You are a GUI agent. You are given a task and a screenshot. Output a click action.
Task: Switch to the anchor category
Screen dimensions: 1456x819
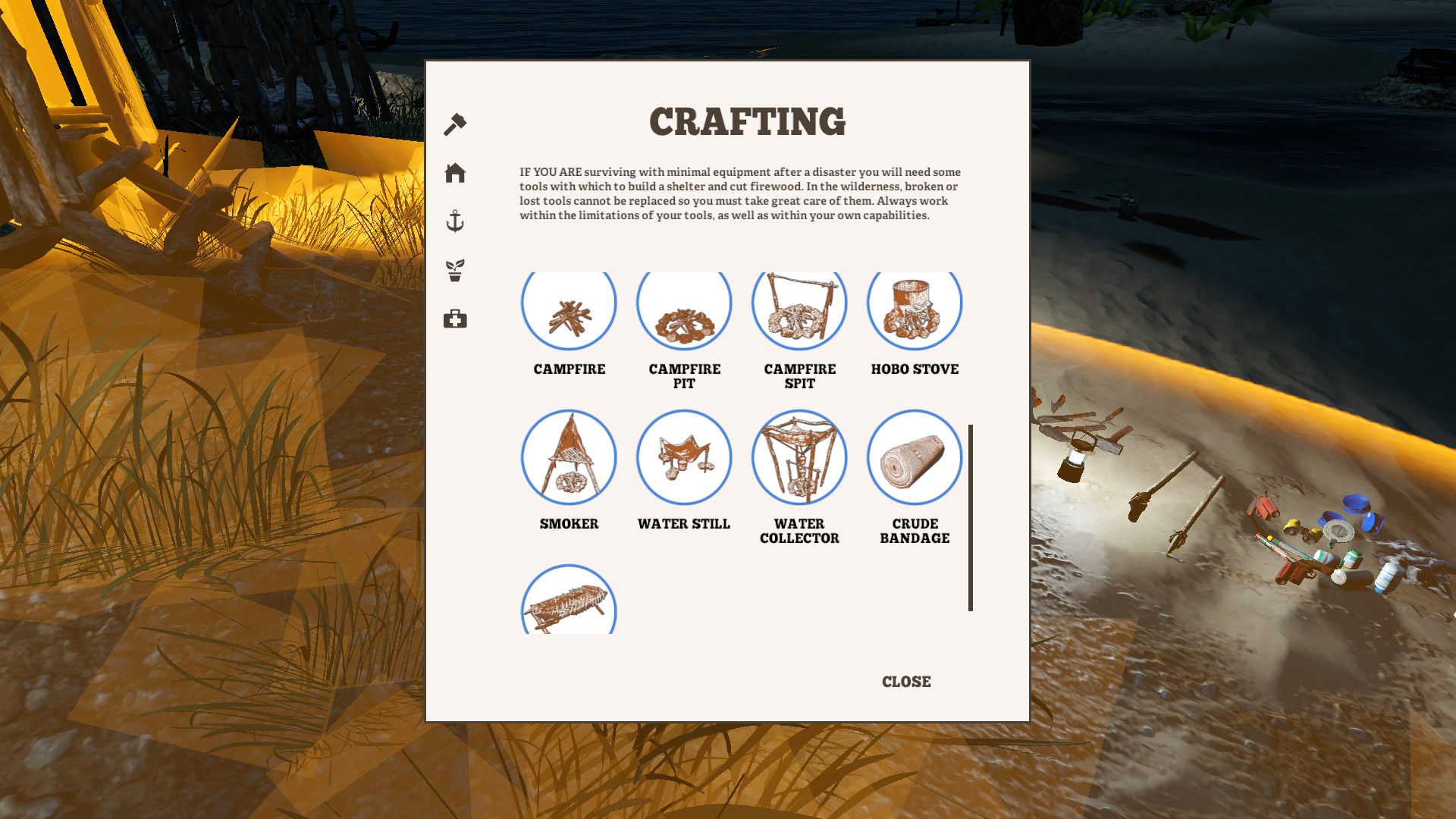point(455,221)
